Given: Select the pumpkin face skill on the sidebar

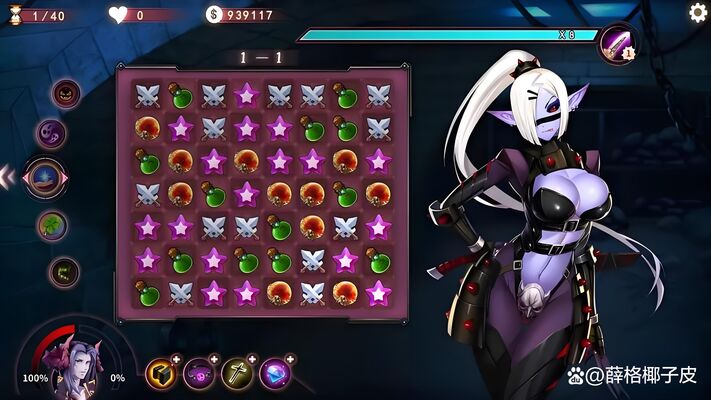Looking at the screenshot, I should point(66,94).
